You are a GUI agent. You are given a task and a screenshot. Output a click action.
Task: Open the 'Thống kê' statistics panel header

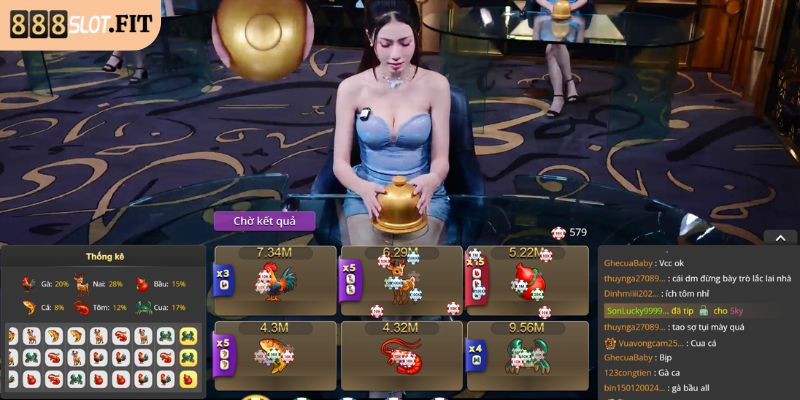pos(105,257)
